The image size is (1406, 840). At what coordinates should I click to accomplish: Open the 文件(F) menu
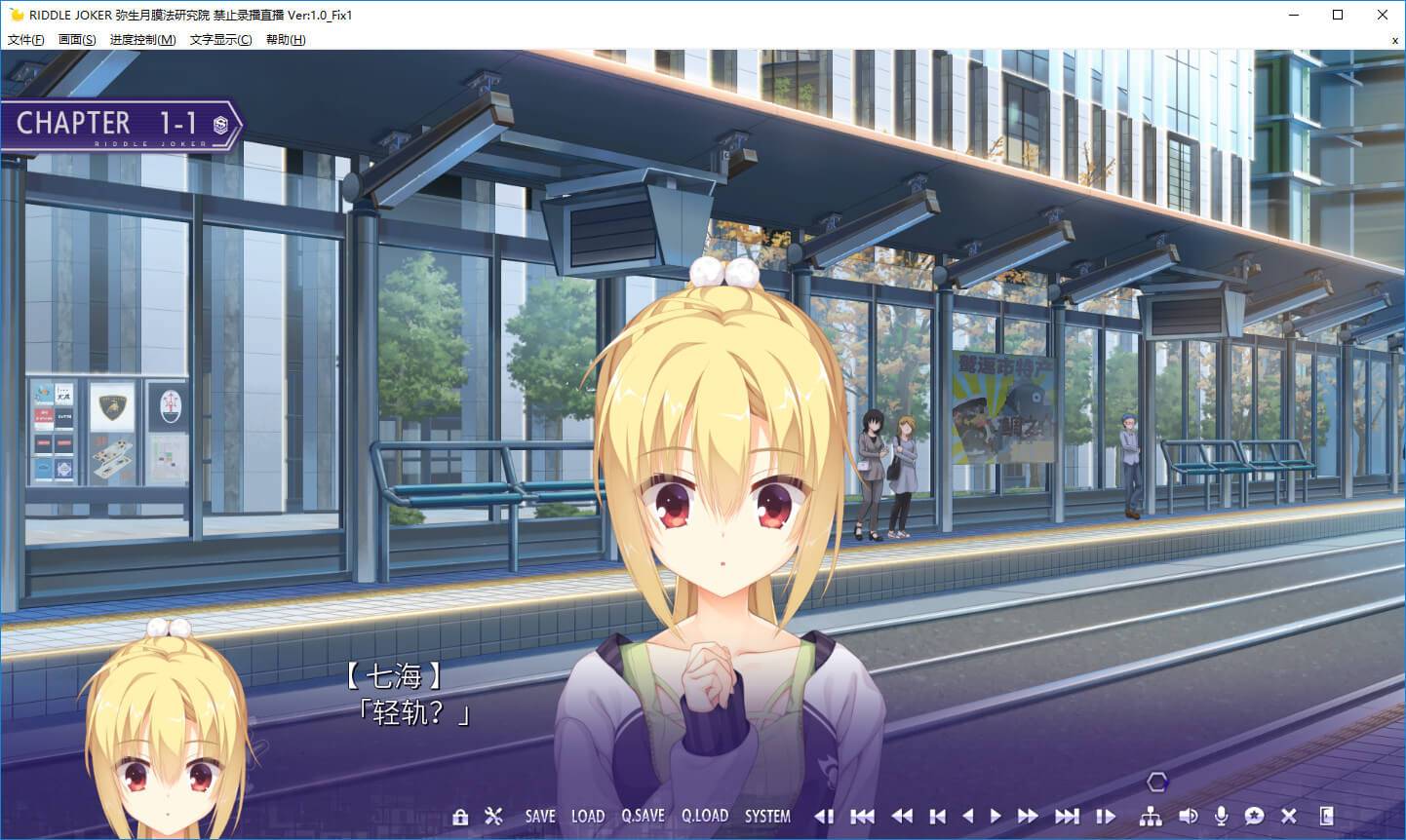point(25,40)
